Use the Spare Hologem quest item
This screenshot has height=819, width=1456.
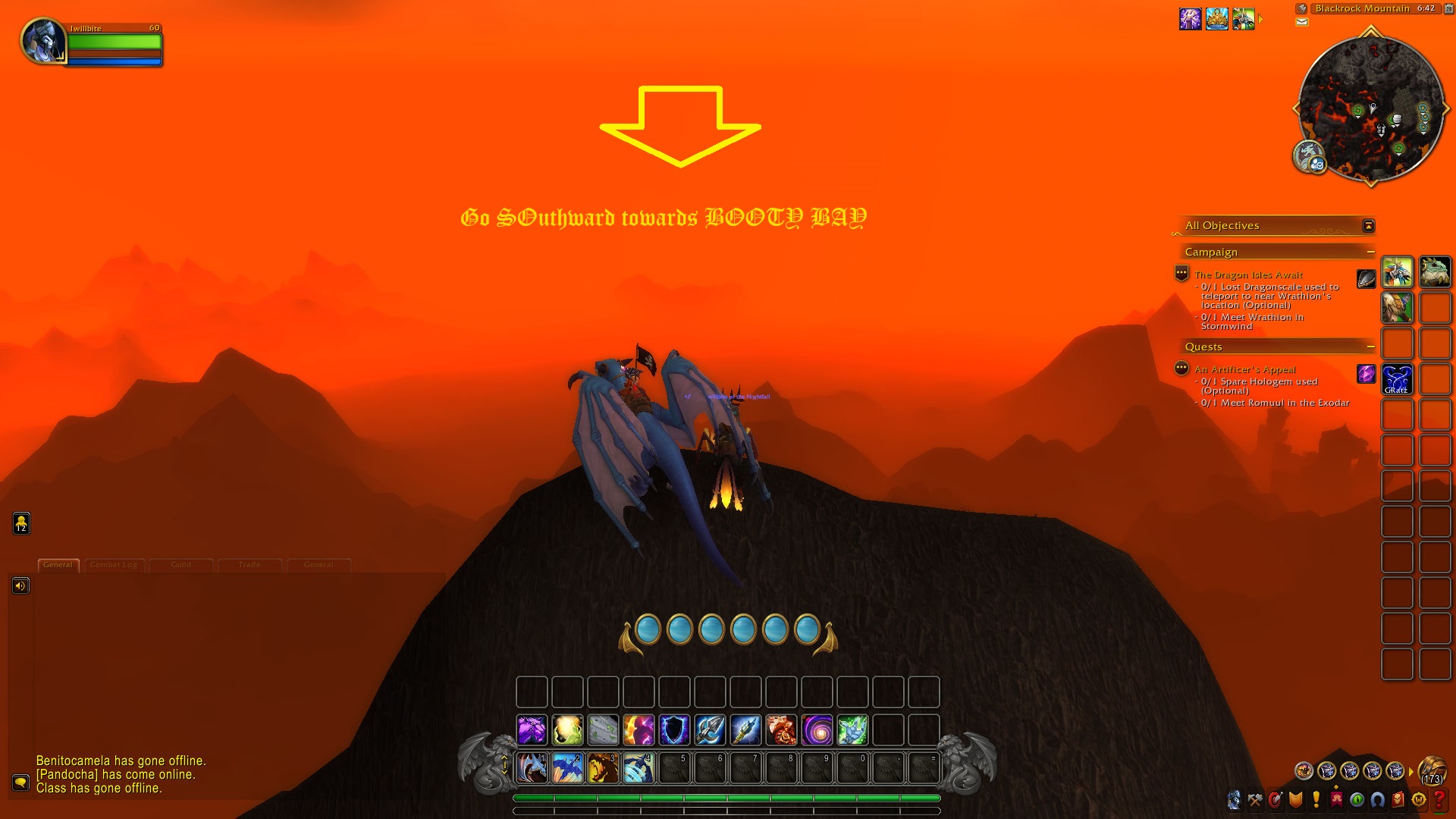[x=1366, y=374]
